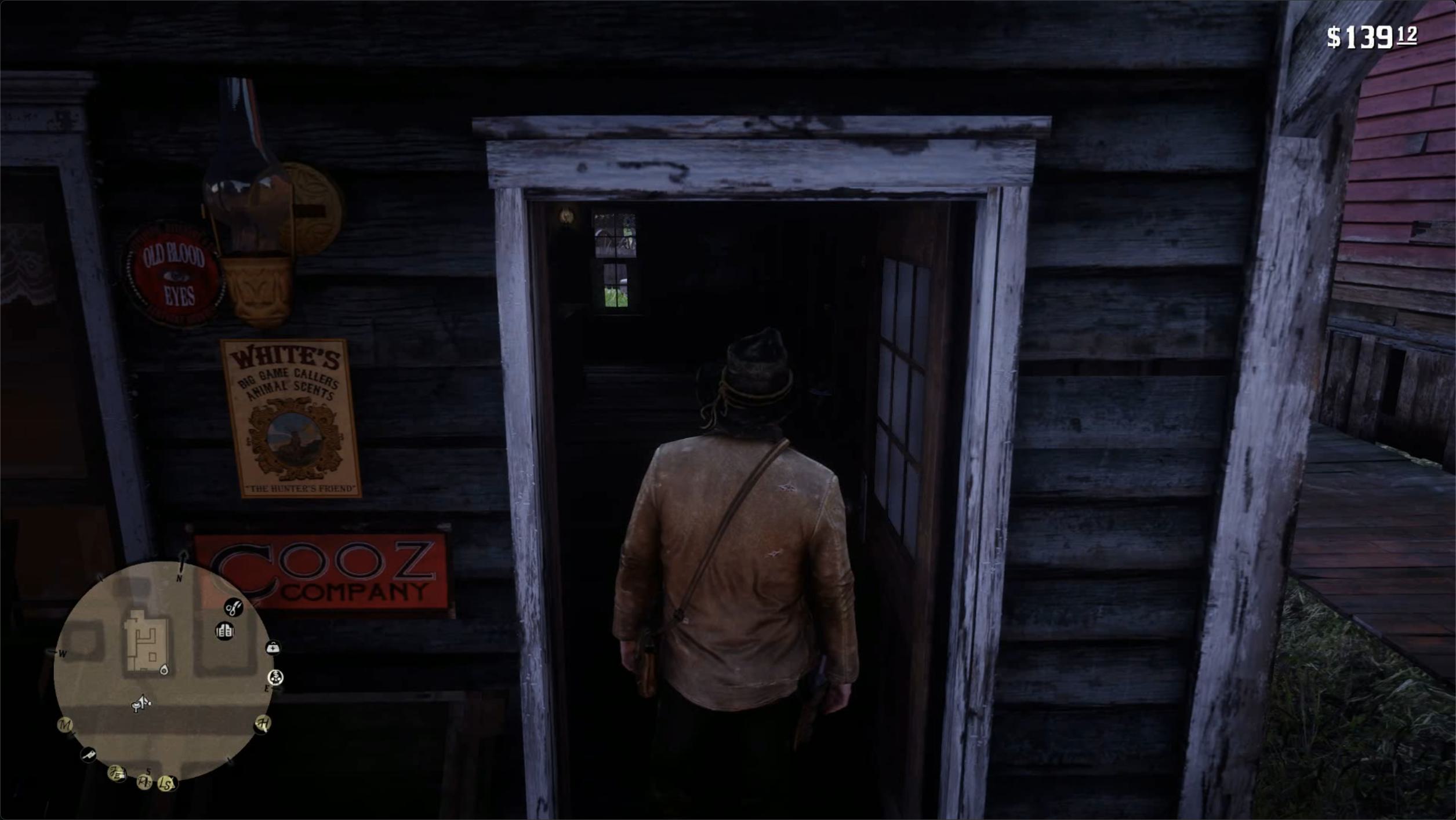Select the scissors barber marker on minimap

[234, 608]
